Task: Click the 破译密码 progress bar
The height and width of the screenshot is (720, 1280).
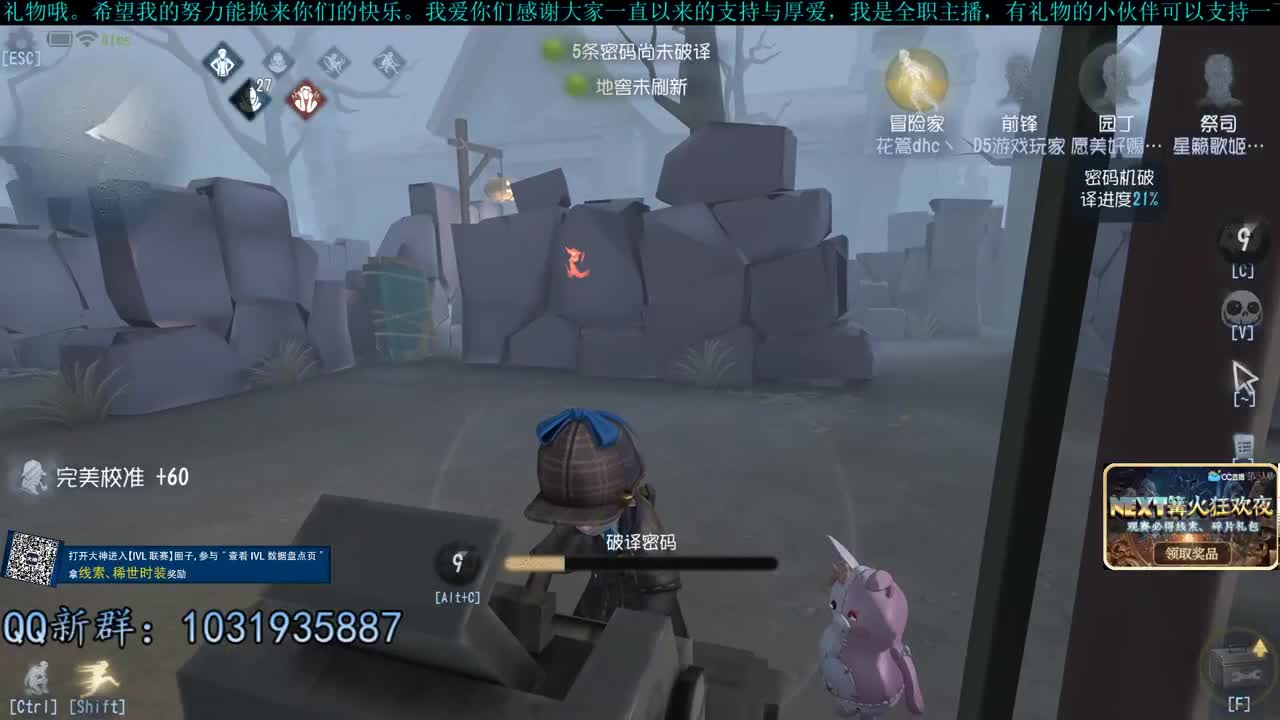Action: coord(640,562)
